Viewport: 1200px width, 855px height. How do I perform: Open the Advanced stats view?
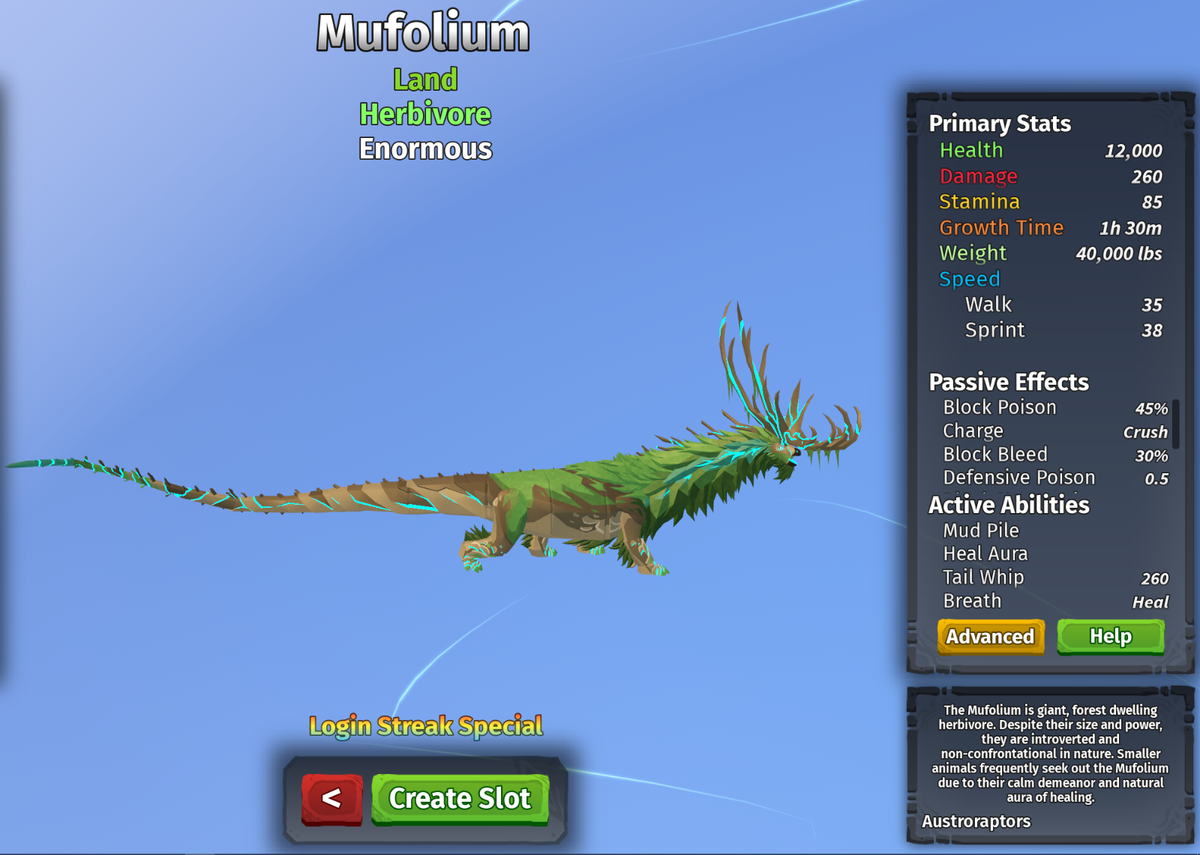[990, 637]
